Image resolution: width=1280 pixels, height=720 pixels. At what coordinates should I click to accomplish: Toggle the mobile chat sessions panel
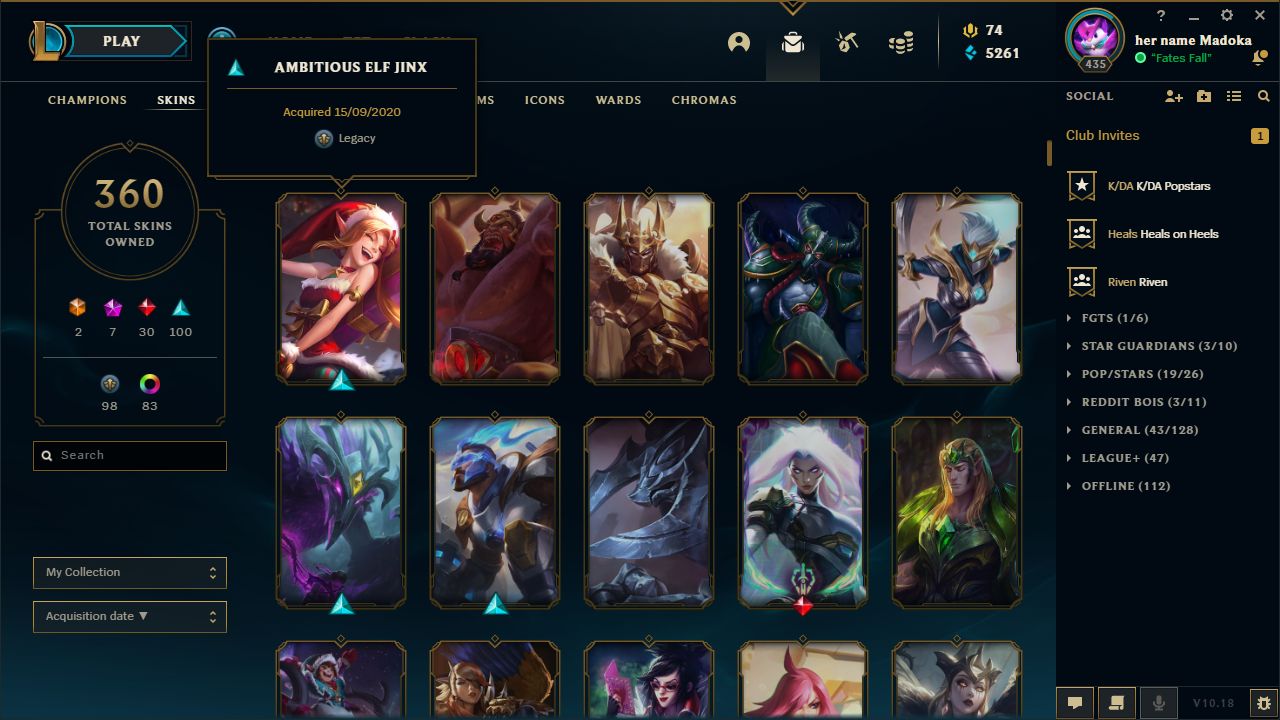tap(1117, 702)
